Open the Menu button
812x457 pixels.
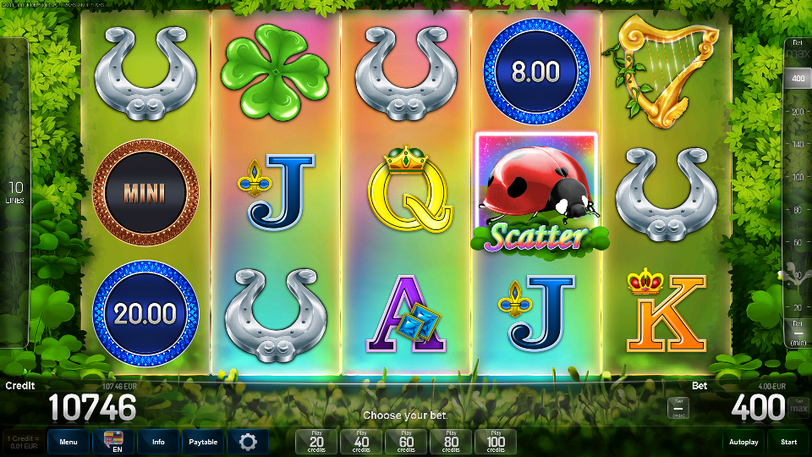pyautogui.click(x=68, y=441)
